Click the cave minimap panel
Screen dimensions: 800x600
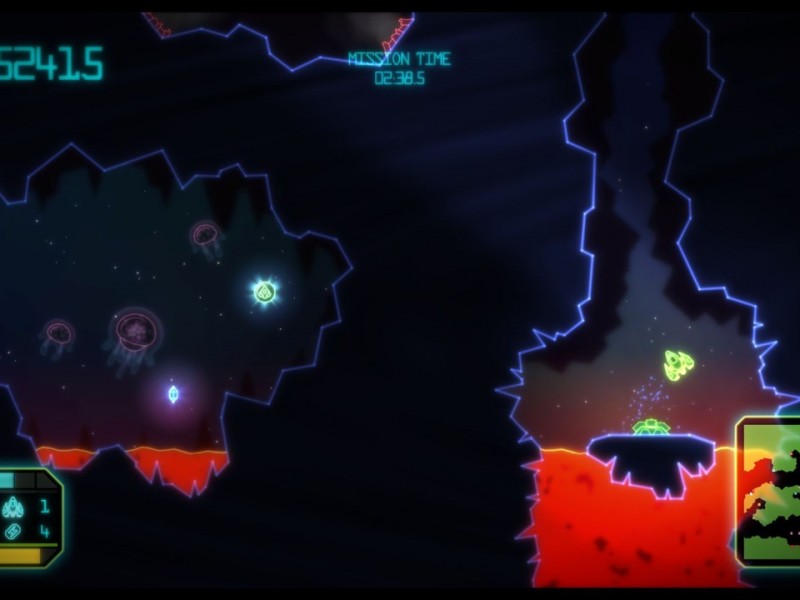click(x=770, y=491)
